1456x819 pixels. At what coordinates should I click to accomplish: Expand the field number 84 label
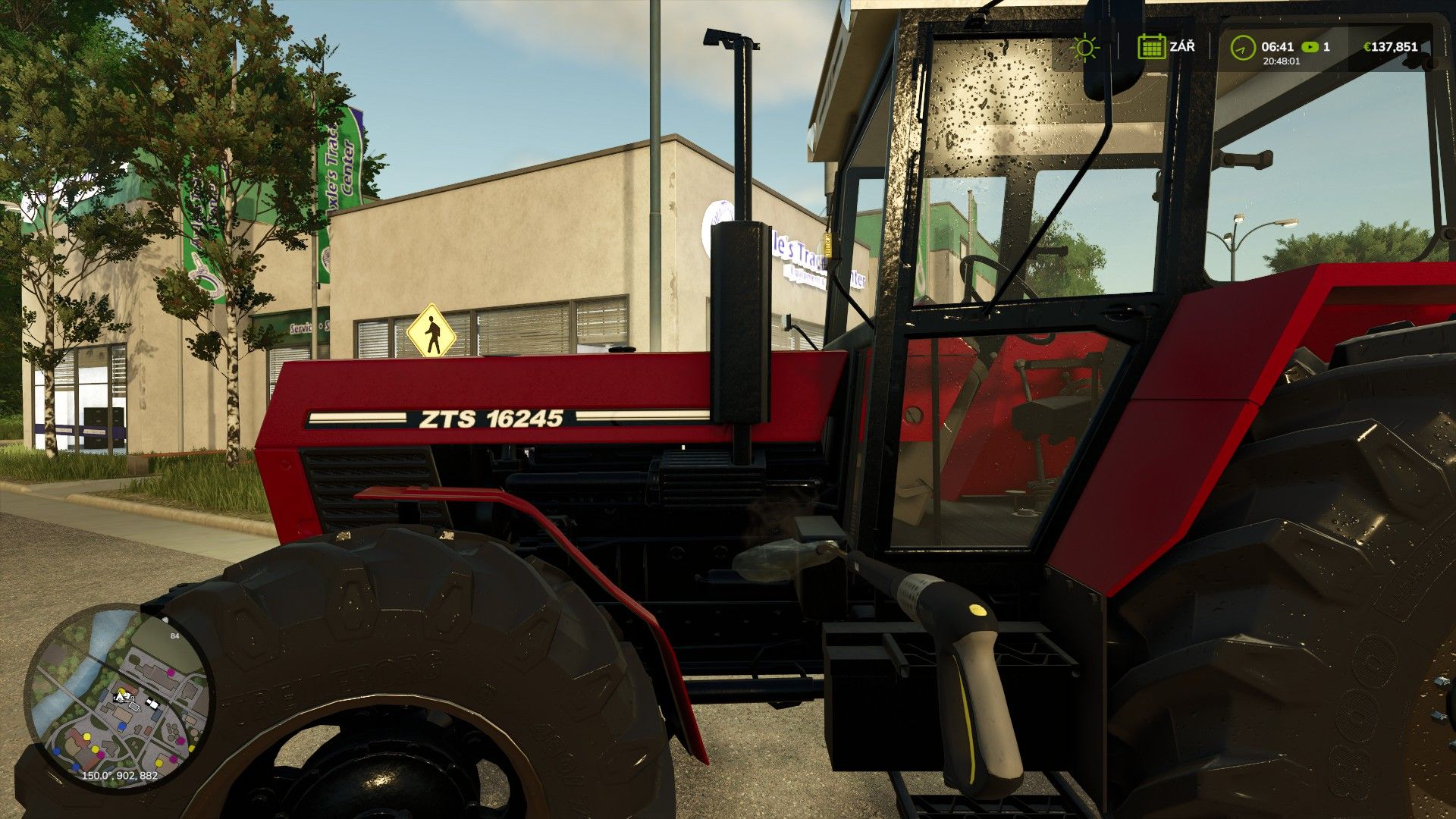click(x=174, y=635)
